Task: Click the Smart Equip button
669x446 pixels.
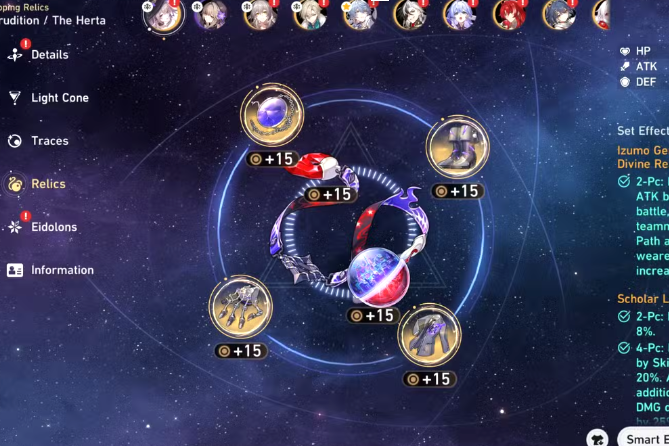Action: [x=644, y=437]
